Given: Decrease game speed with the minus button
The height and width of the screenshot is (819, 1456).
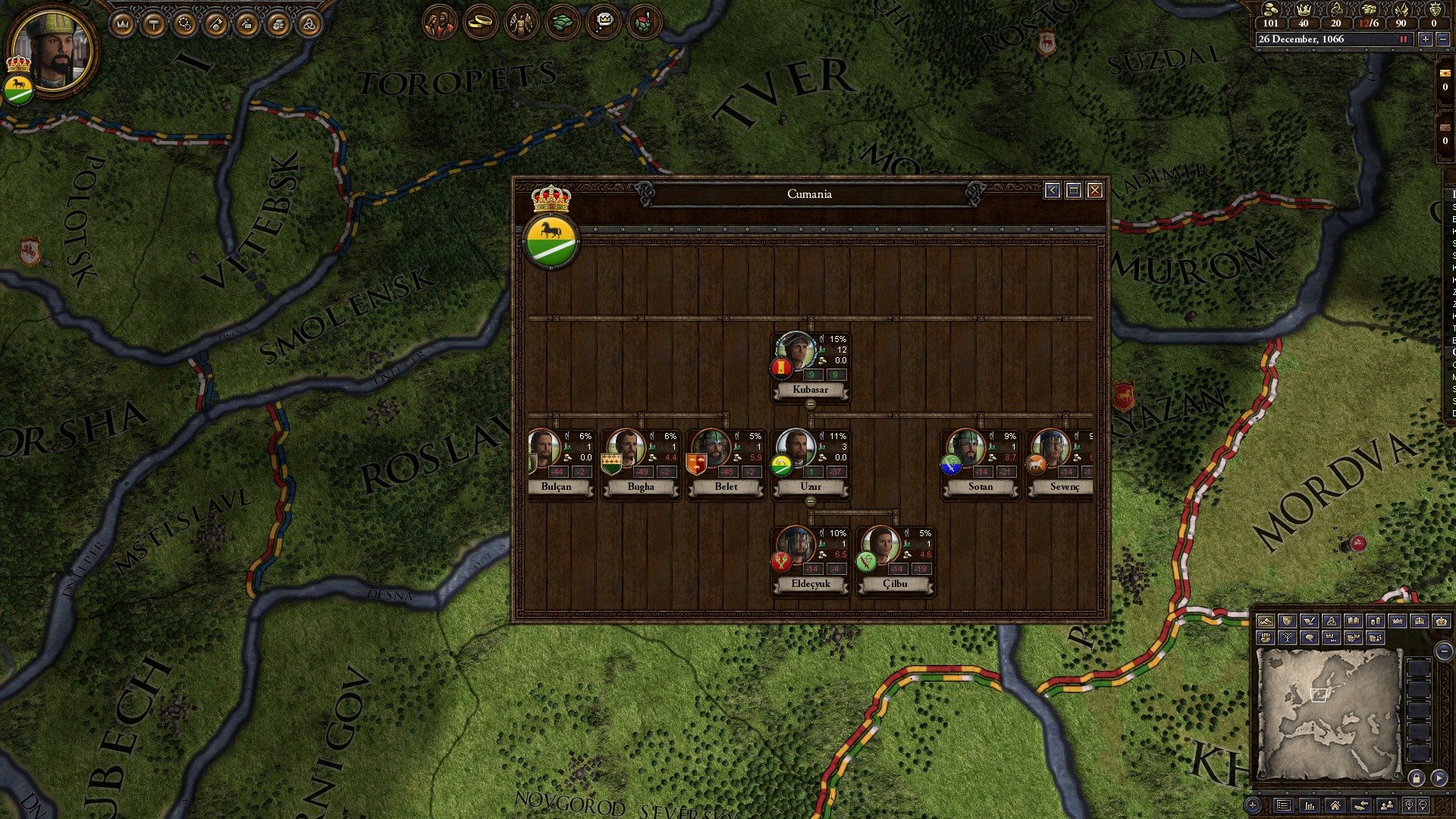Looking at the screenshot, I should [x=1442, y=39].
